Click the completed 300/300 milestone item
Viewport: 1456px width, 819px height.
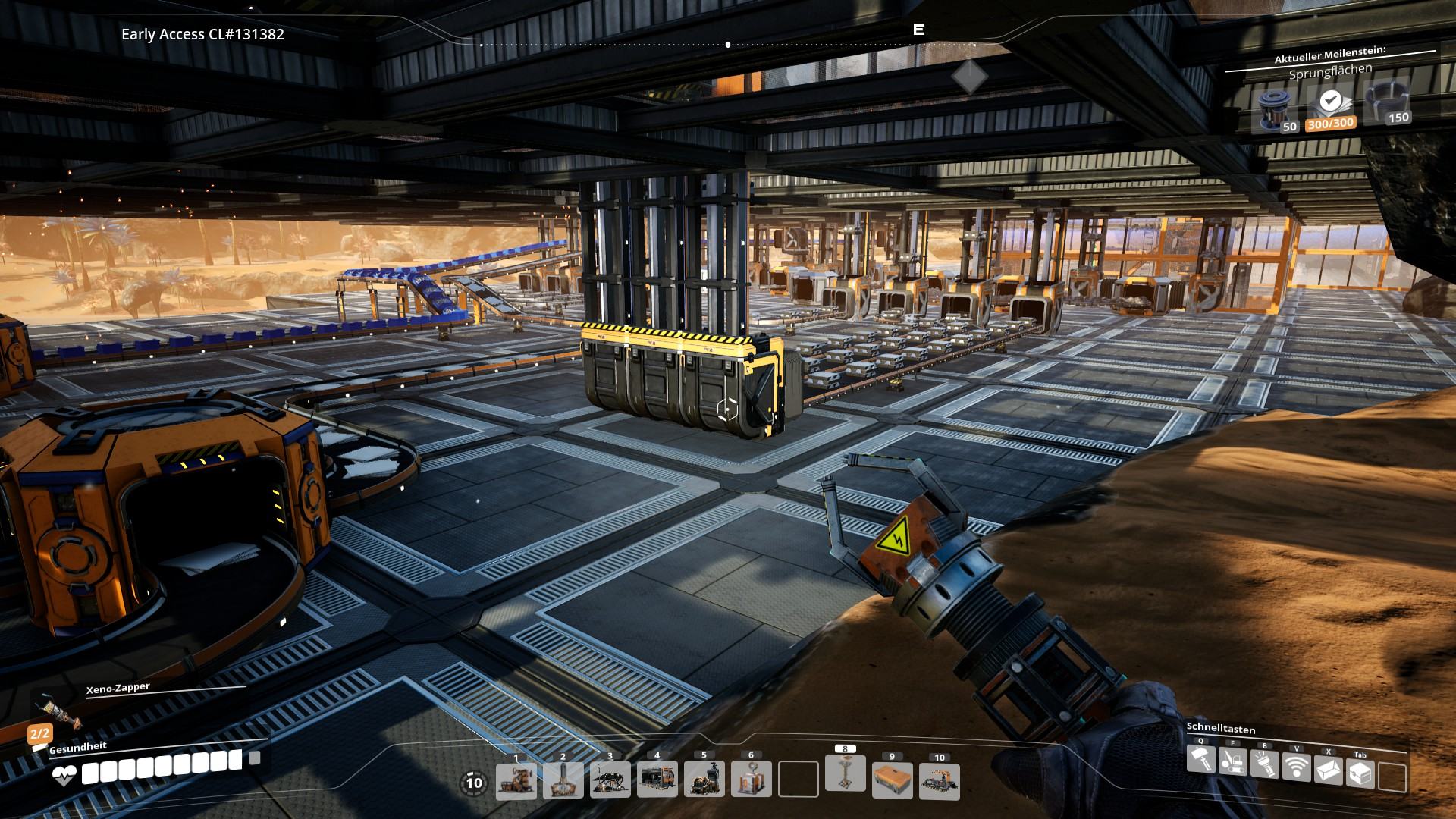1329,107
